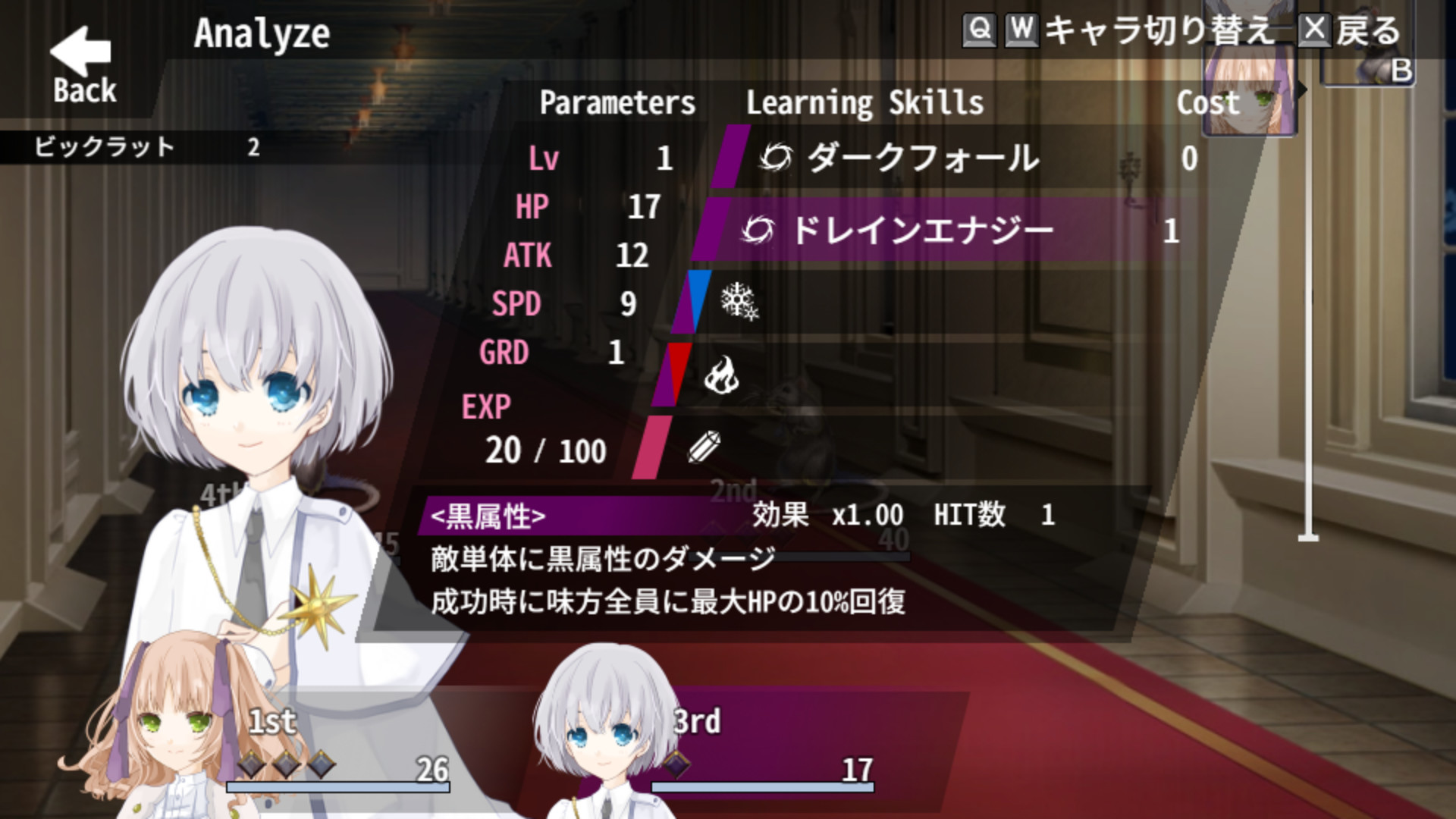Click the Back button

pyautogui.click(x=83, y=89)
